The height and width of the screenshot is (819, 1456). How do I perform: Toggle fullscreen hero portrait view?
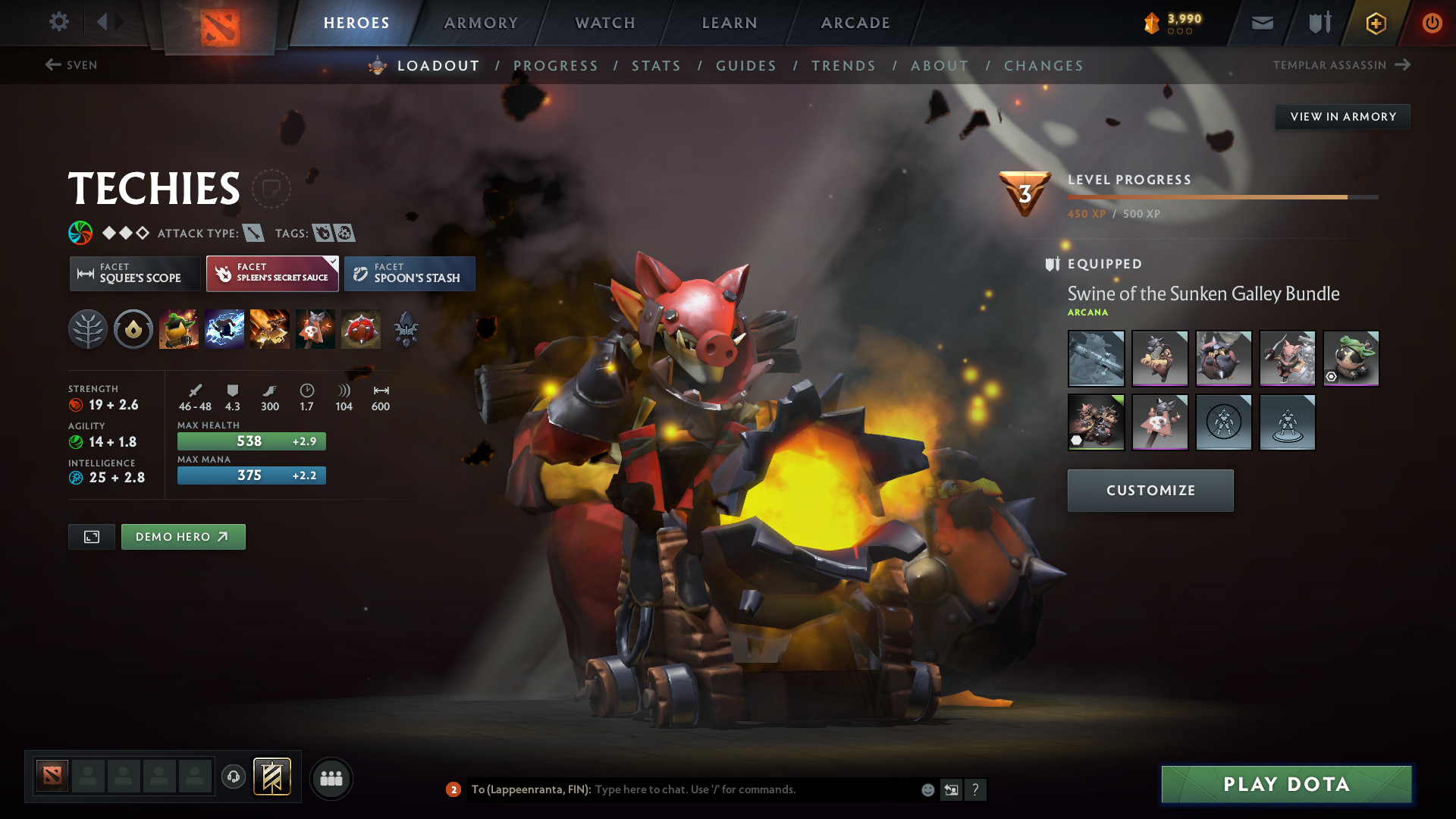(91, 536)
